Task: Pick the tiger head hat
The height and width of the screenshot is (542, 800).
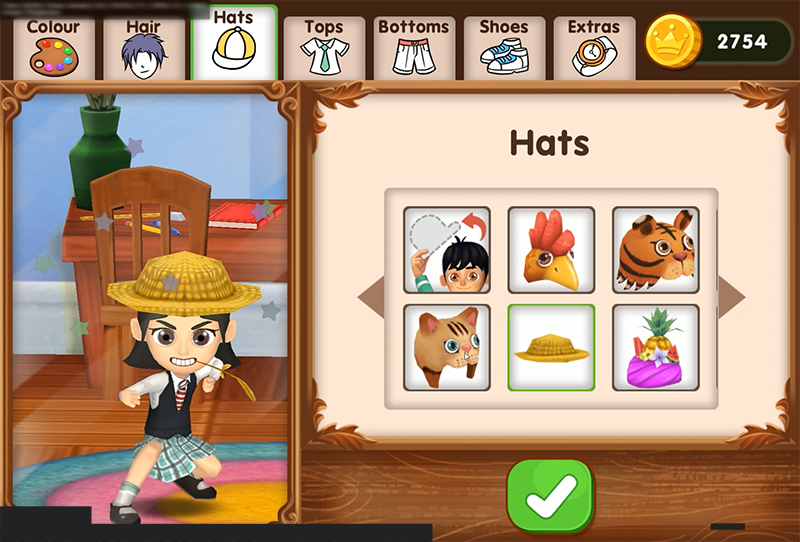Action: click(x=655, y=250)
